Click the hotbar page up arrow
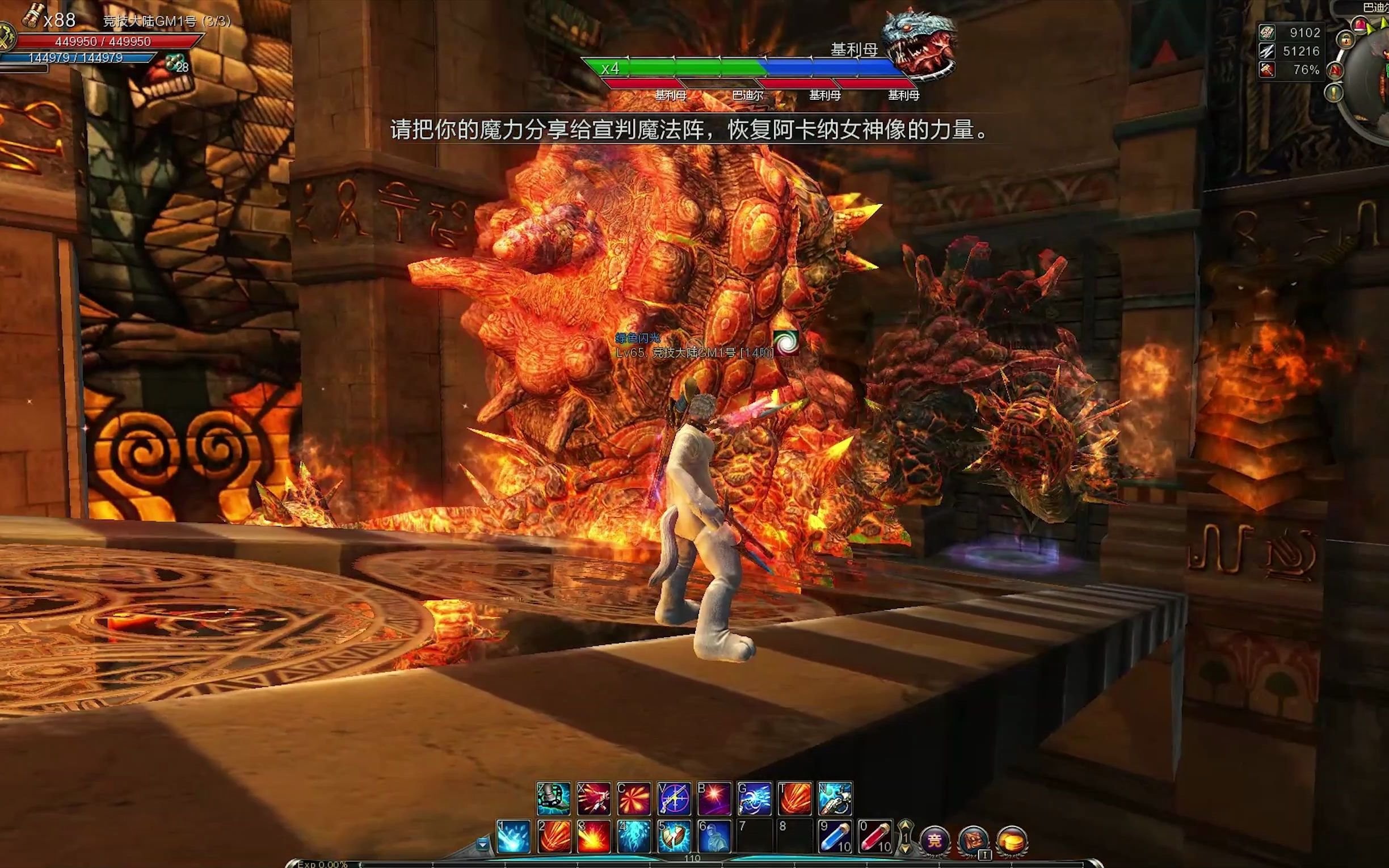The image size is (1389, 868). point(905,825)
